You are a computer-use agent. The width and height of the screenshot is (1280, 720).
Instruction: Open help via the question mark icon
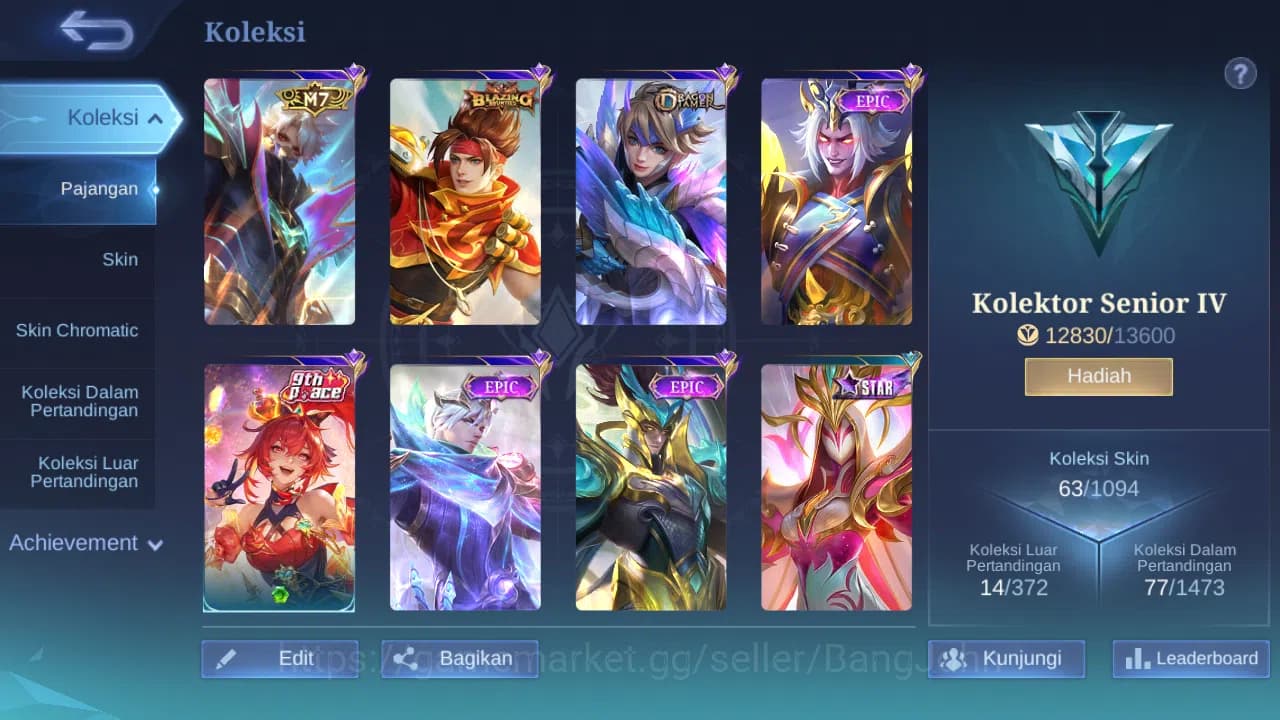coord(1240,73)
